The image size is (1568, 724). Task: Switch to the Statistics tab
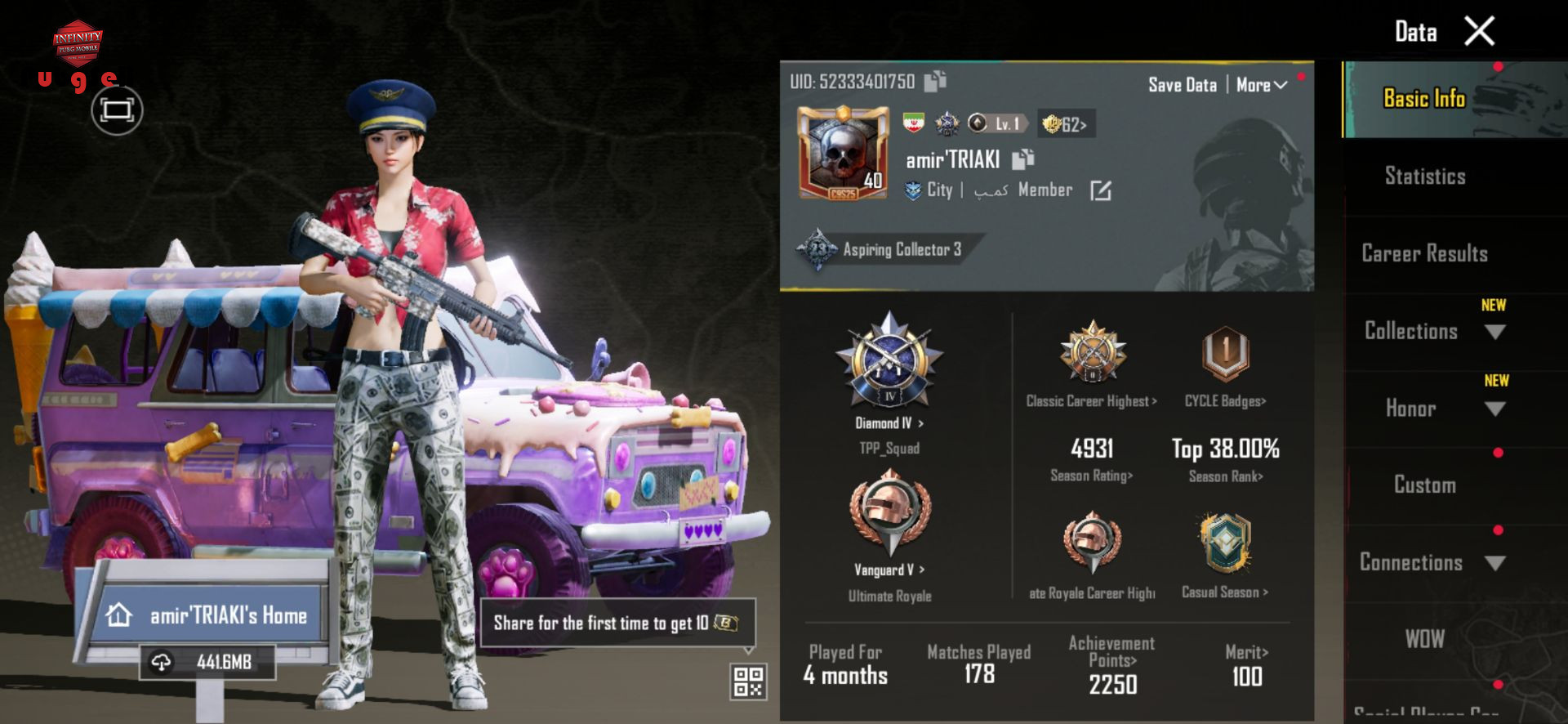(1424, 176)
